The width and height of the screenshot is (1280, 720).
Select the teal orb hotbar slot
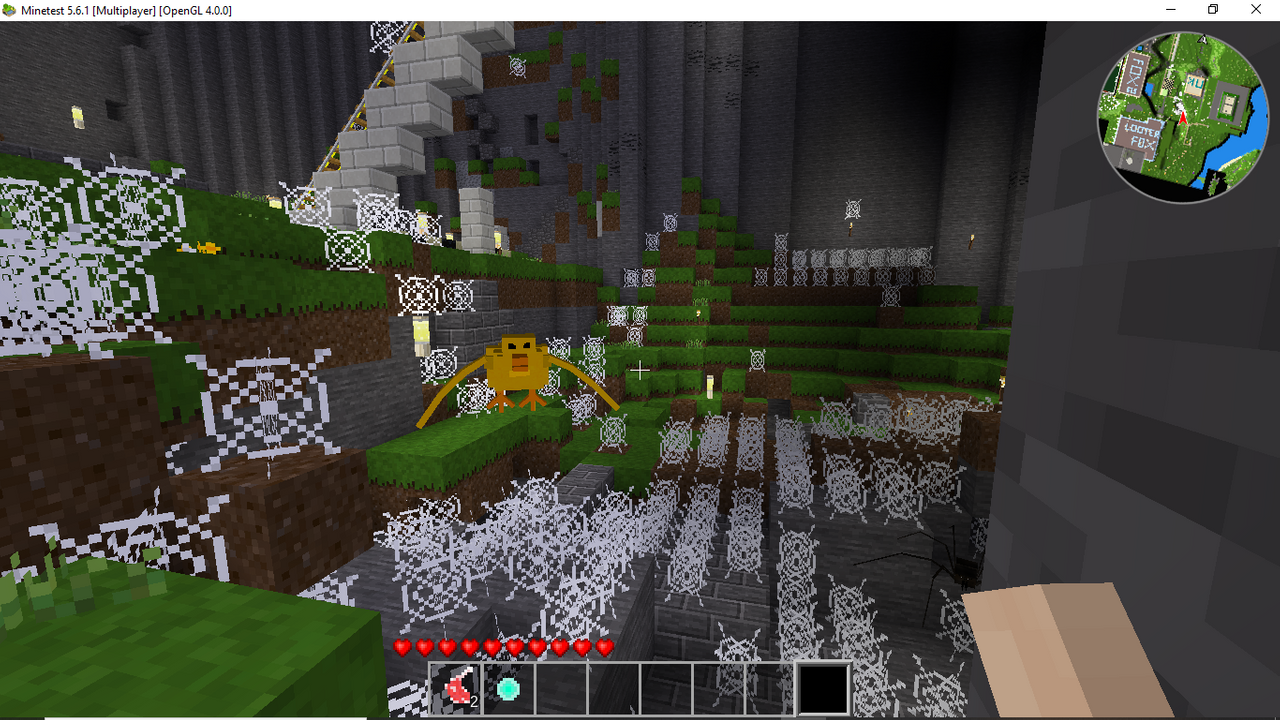[508, 689]
